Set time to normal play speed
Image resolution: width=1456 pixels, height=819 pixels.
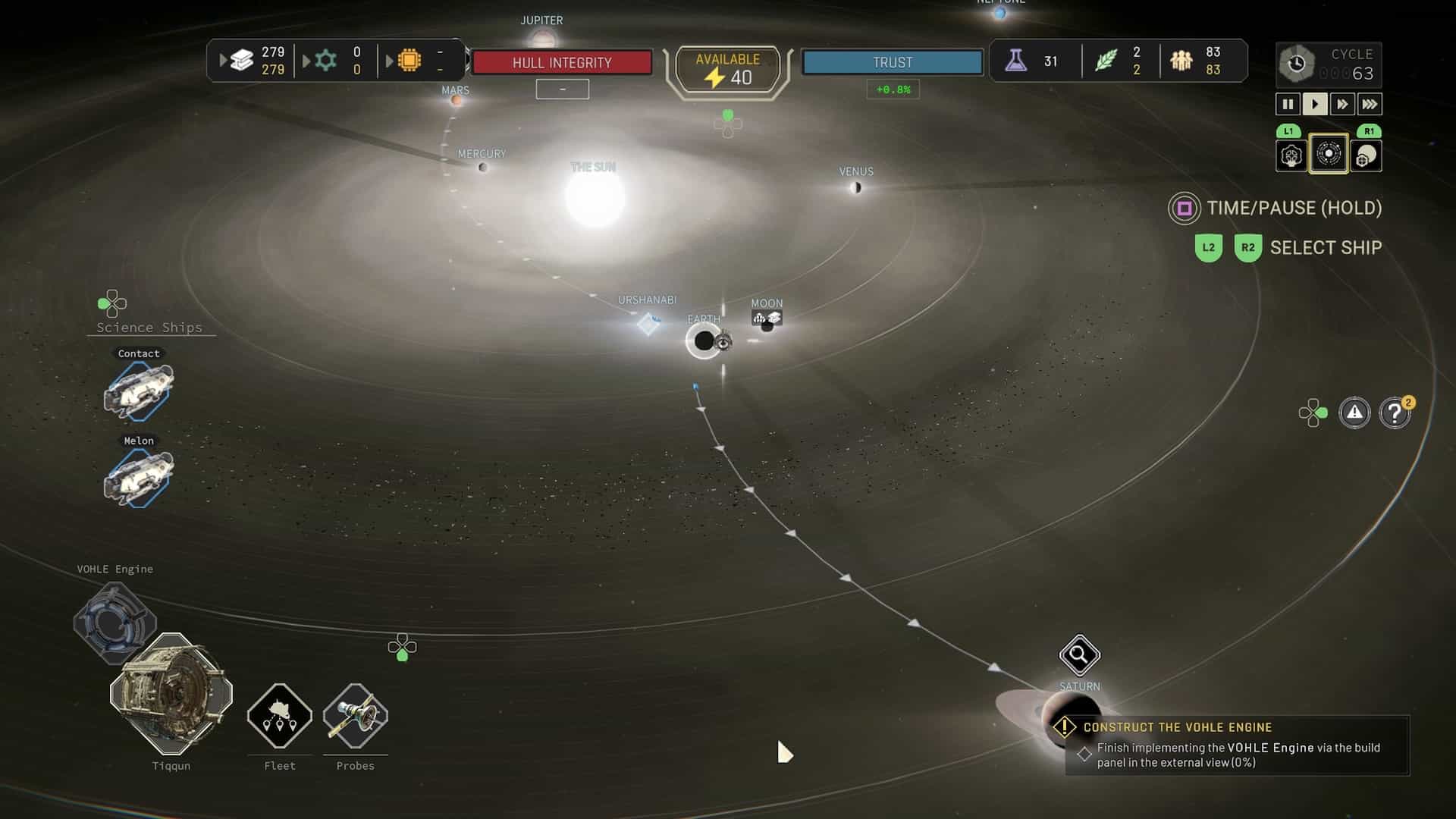1315,104
